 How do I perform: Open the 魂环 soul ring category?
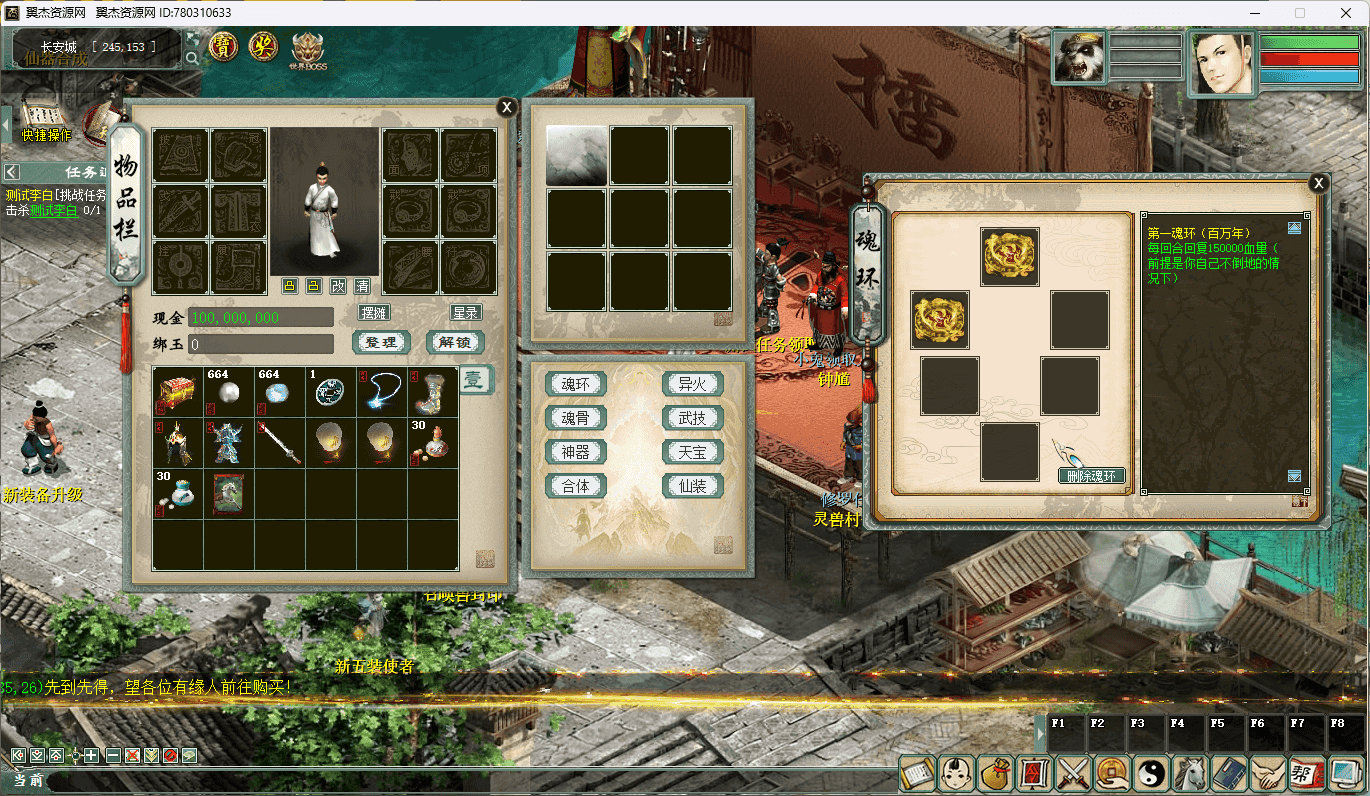click(576, 385)
